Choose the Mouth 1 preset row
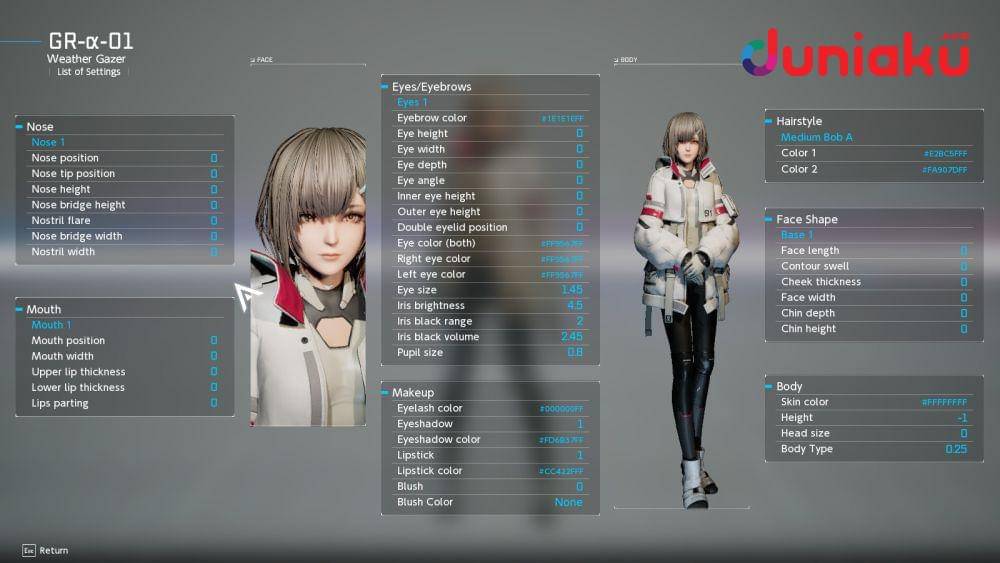 click(x=124, y=325)
